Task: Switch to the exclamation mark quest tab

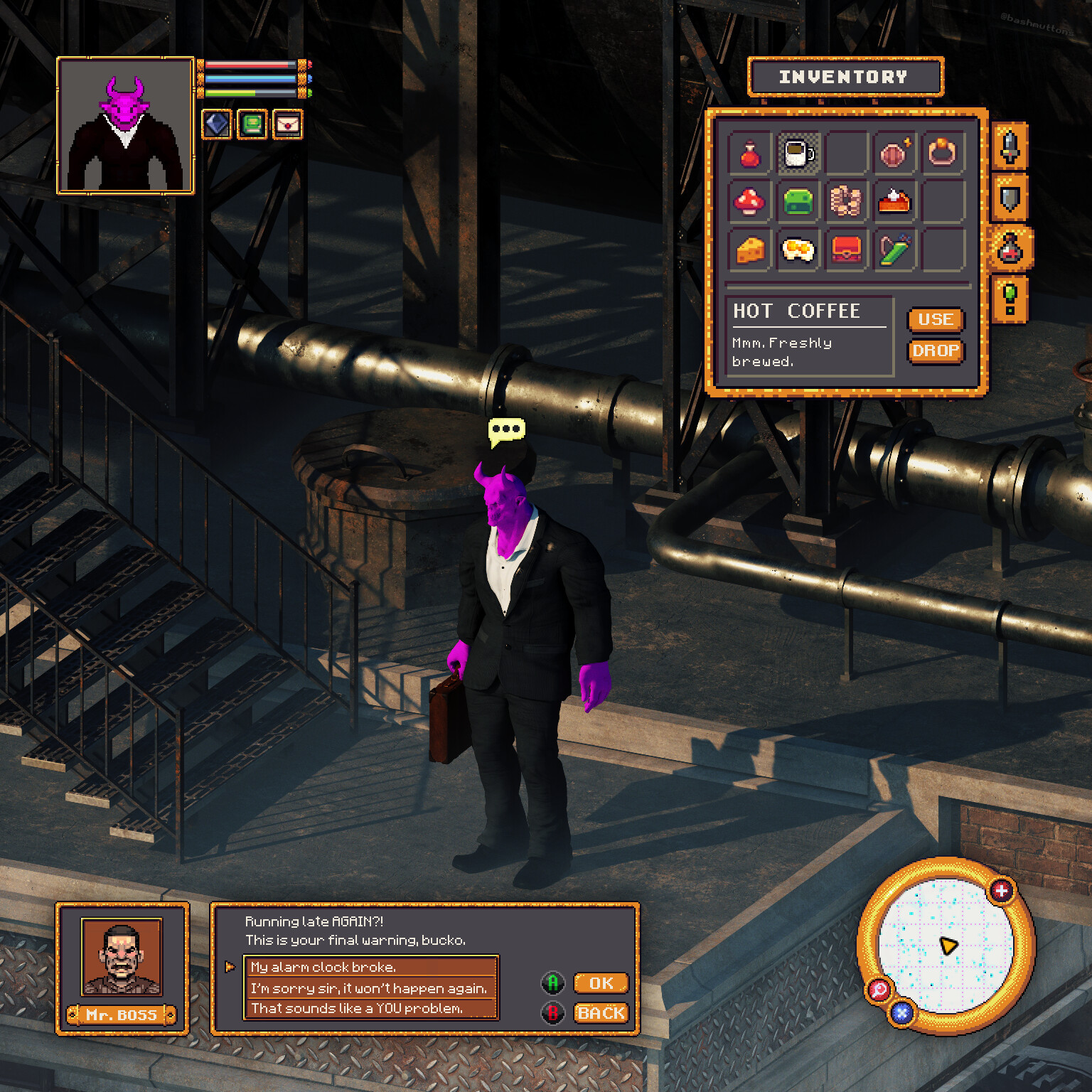Action: click(x=1010, y=299)
